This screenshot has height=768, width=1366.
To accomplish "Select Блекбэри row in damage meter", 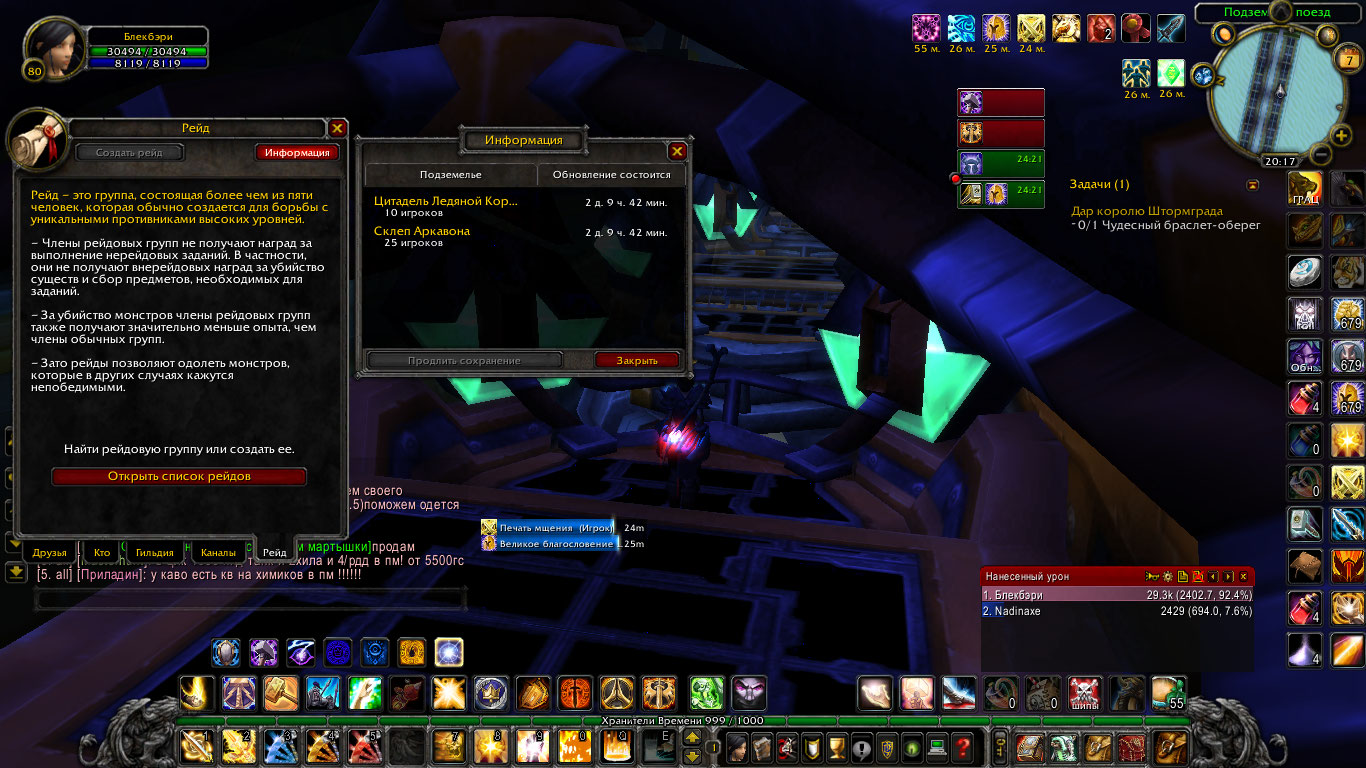I will tap(1117, 595).
